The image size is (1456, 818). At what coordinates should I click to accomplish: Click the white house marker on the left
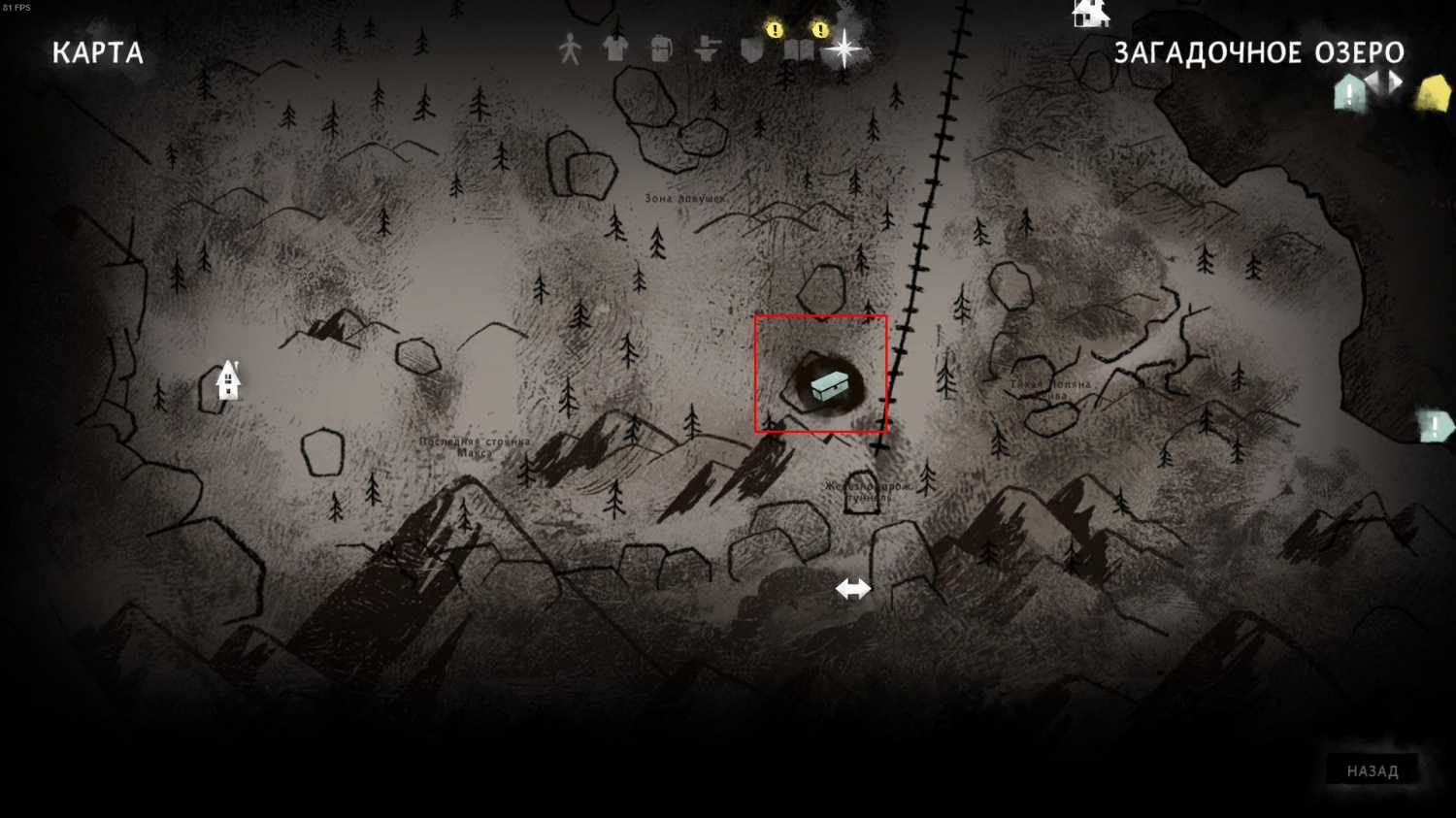click(228, 380)
